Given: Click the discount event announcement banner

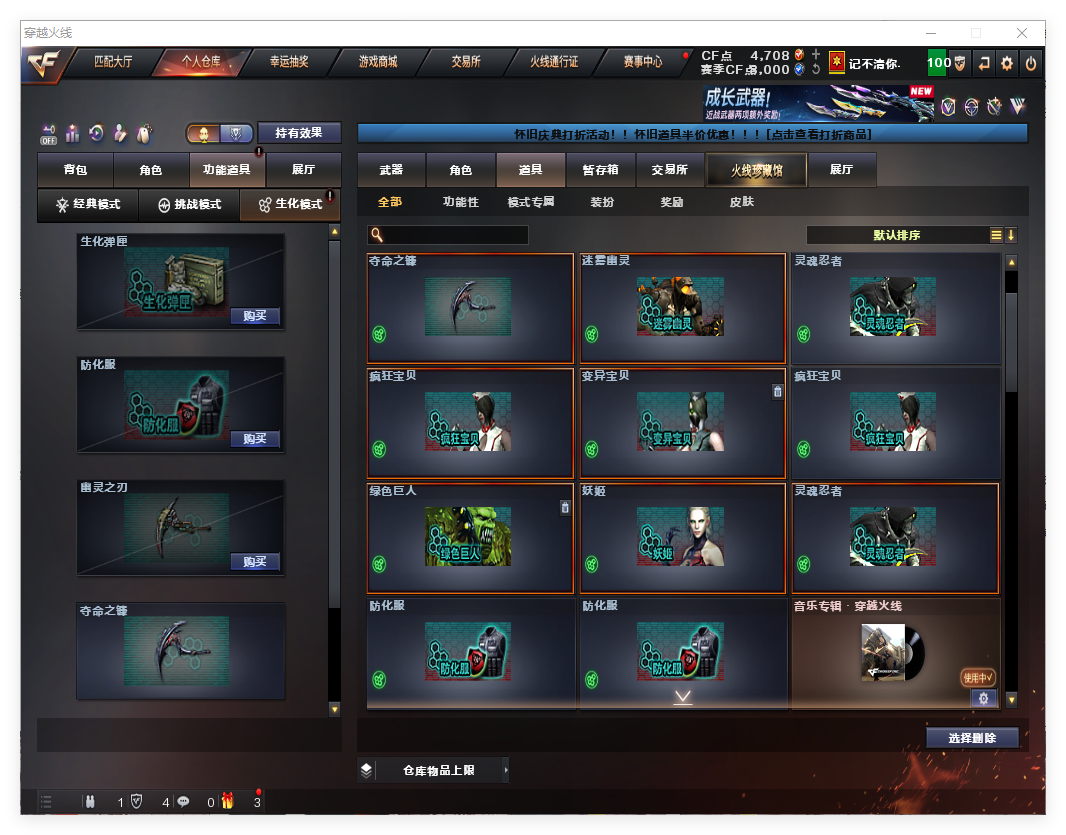Looking at the screenshot, I should [692, 134].
